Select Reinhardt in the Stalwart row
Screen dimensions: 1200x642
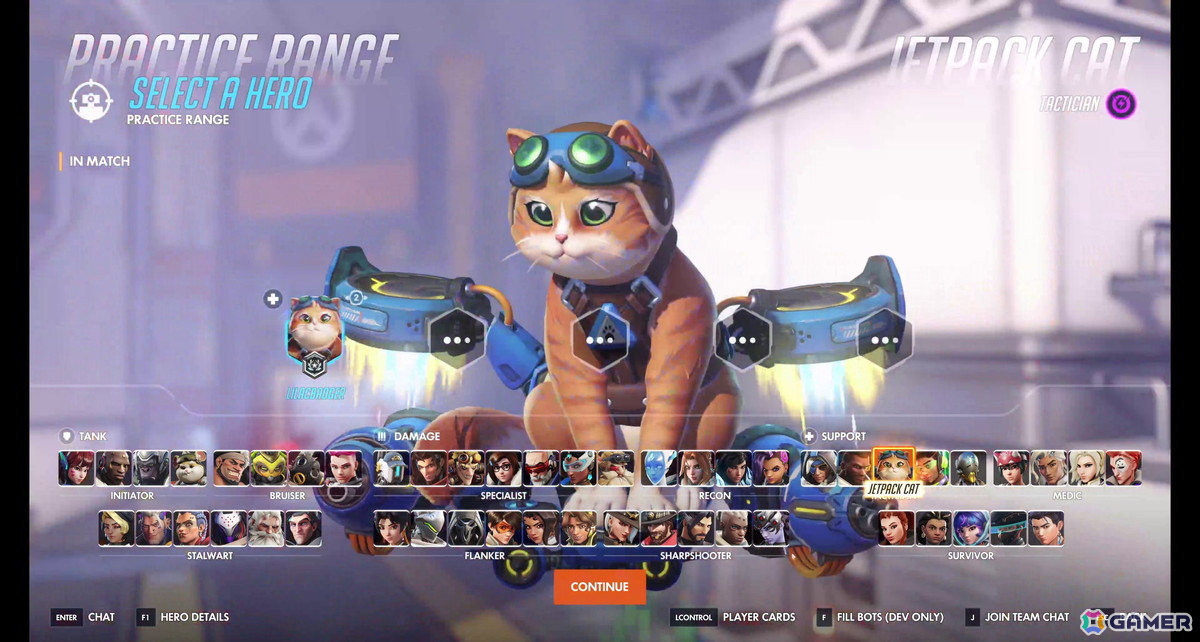[265, 528]
